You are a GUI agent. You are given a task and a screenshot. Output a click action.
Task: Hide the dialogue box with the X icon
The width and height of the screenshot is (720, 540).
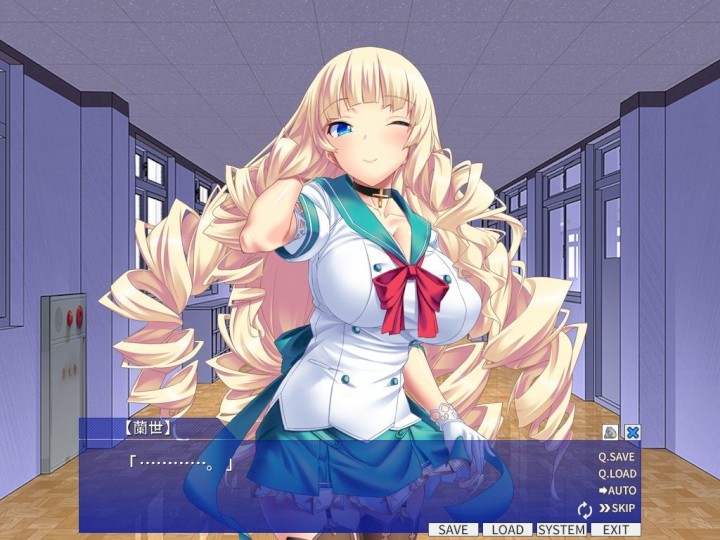[632, 432]
